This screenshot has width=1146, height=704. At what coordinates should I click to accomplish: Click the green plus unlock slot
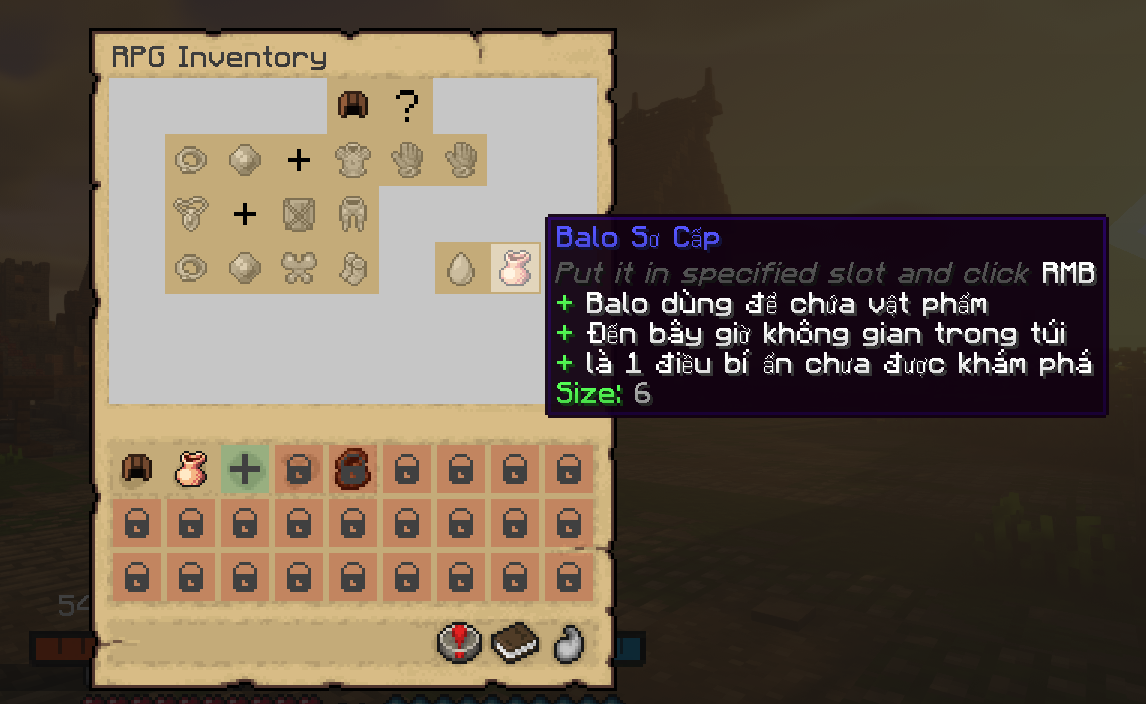tap(245, 469)
